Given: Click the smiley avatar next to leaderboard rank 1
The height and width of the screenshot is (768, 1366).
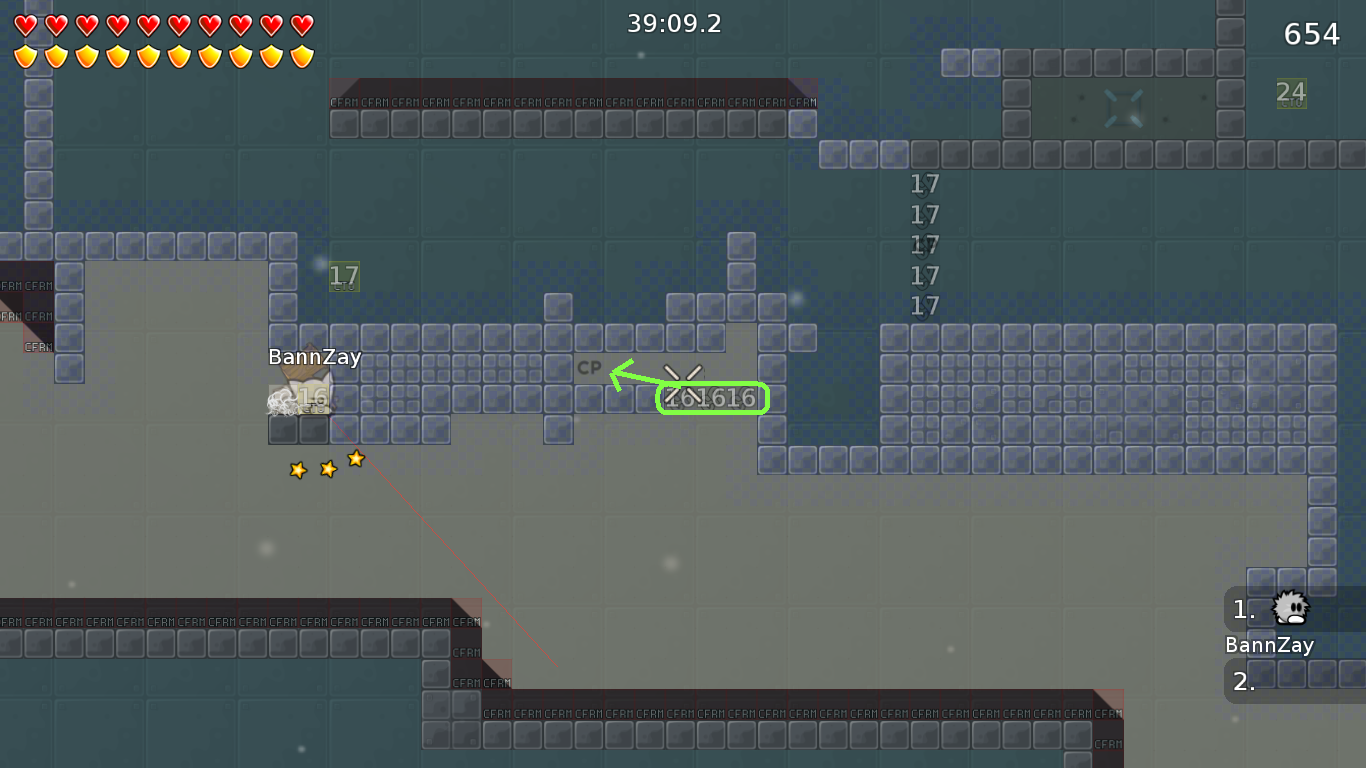Looking at the screenshot, I should pyautogui.click(x=1289, y=610).
